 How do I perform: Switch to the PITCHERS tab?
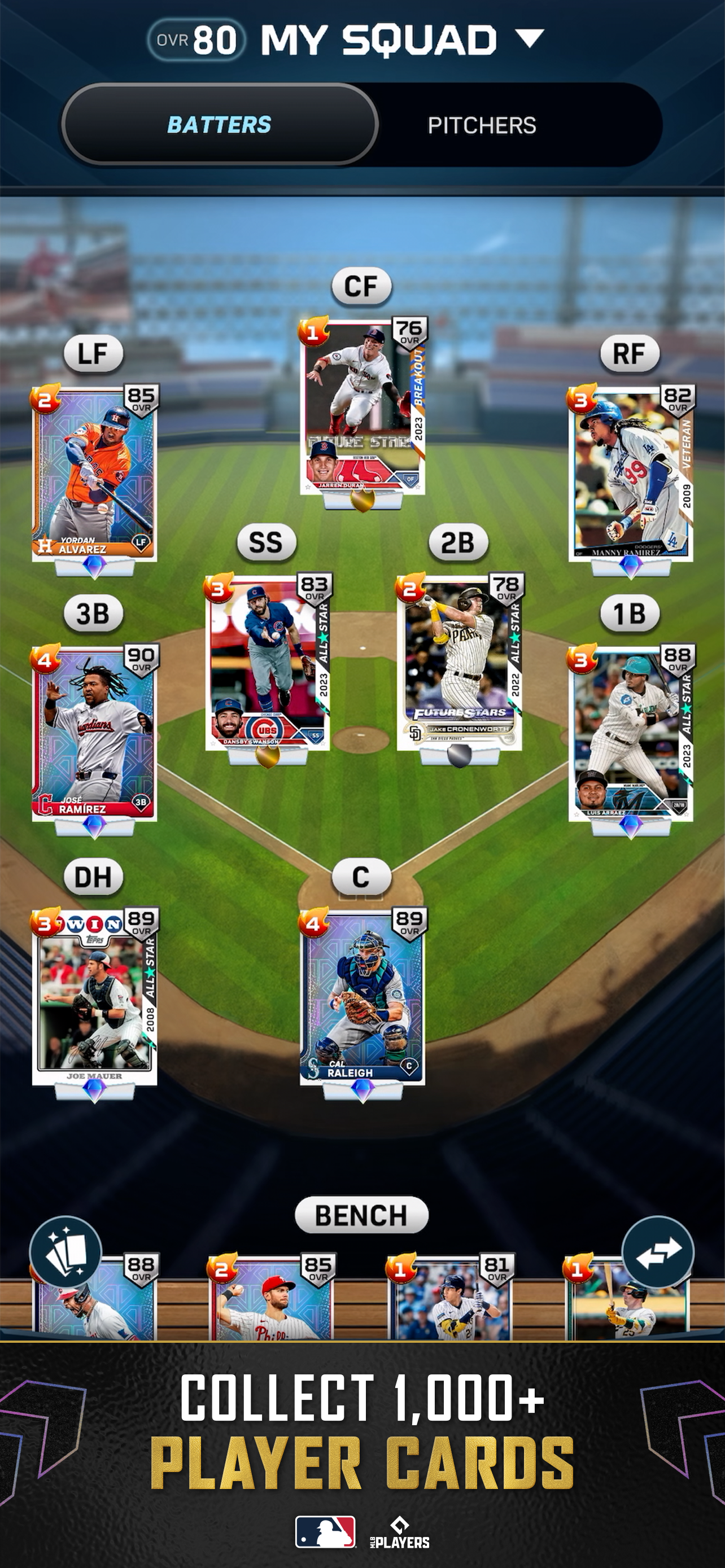click(x=482, y=125)
